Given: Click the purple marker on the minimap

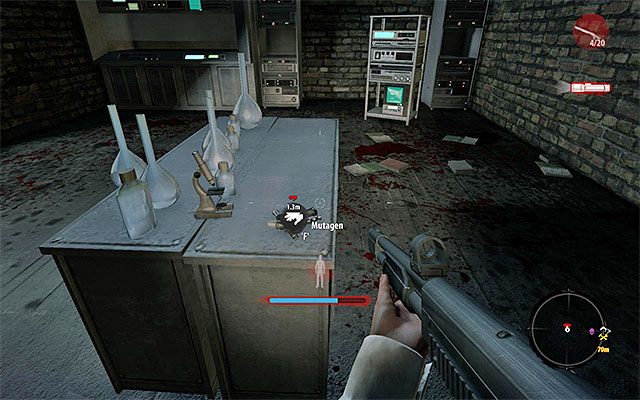Looking at the screenshot, I should [x=591, y=331].
